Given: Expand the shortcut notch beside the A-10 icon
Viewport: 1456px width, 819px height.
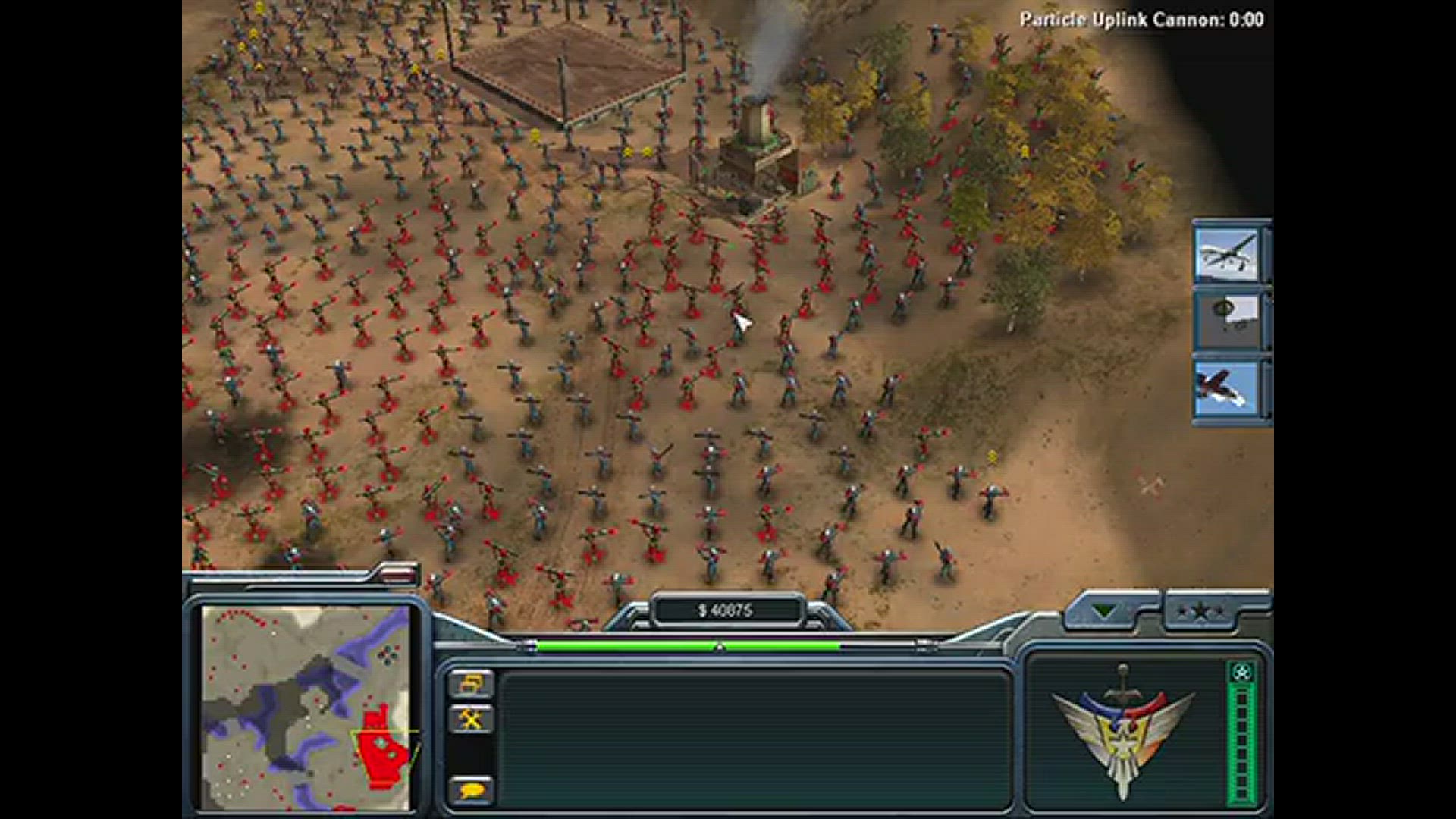Looking at the screenshot, I should click(1266, 389).
